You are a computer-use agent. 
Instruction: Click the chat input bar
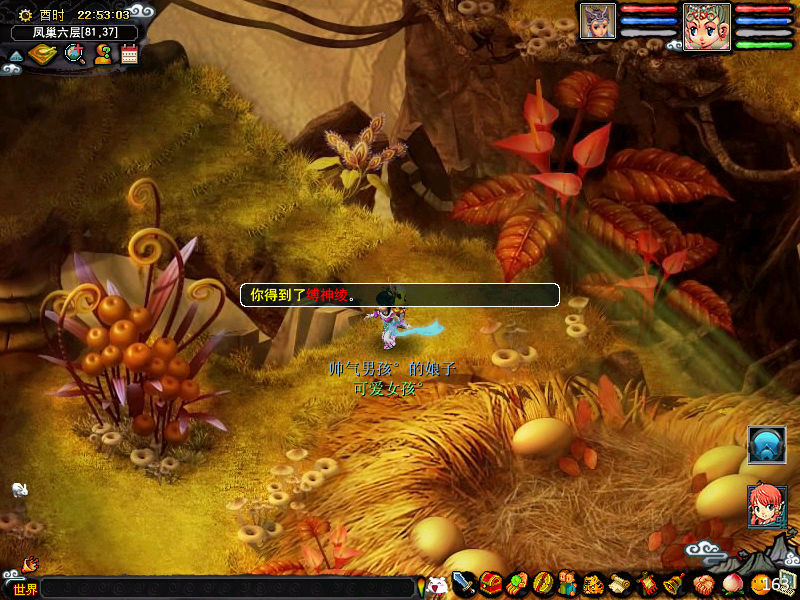coord(228,588)
